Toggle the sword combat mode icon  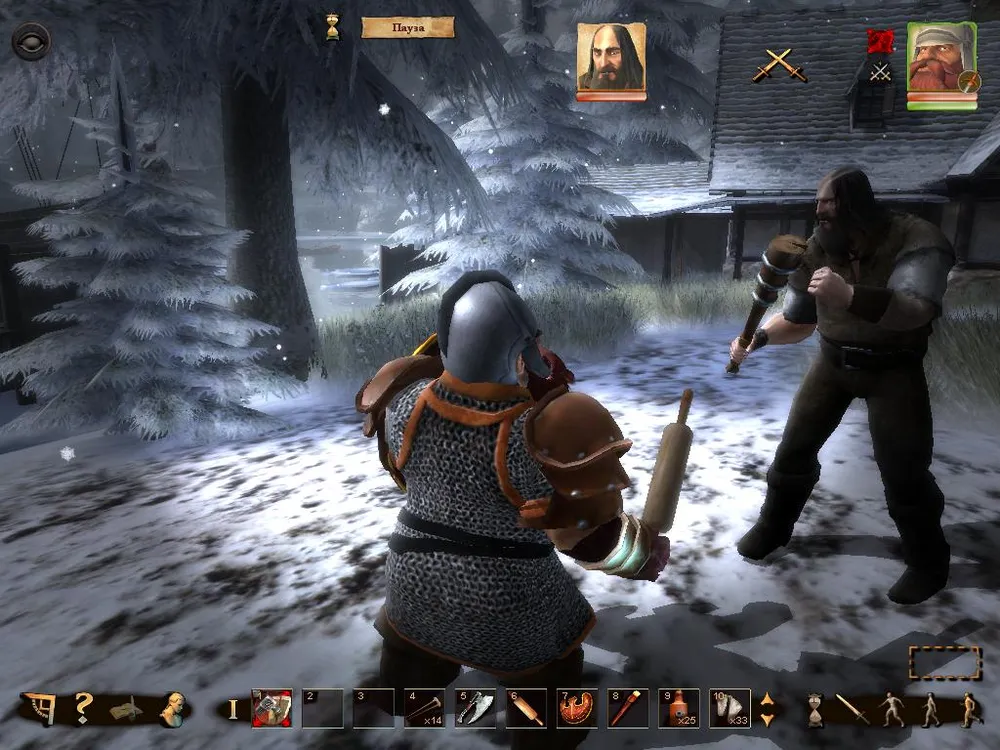(x=853, y=709)
